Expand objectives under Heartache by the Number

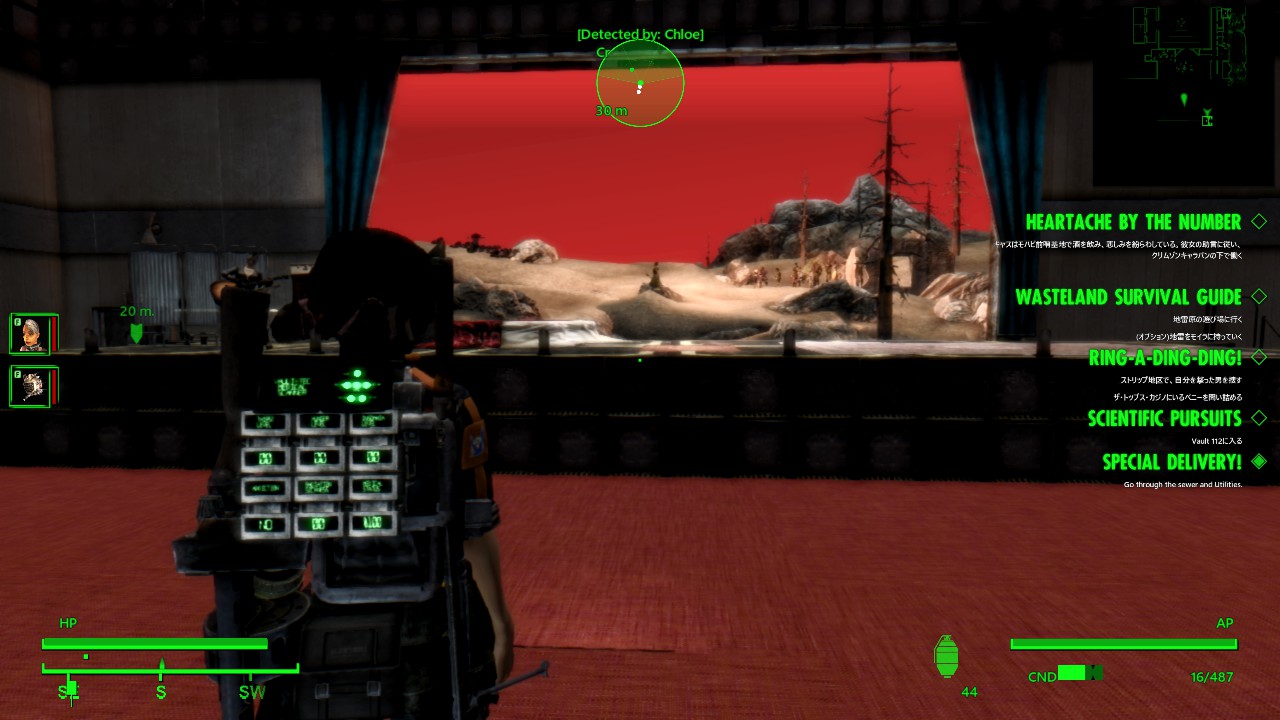tap(1259, 221)
